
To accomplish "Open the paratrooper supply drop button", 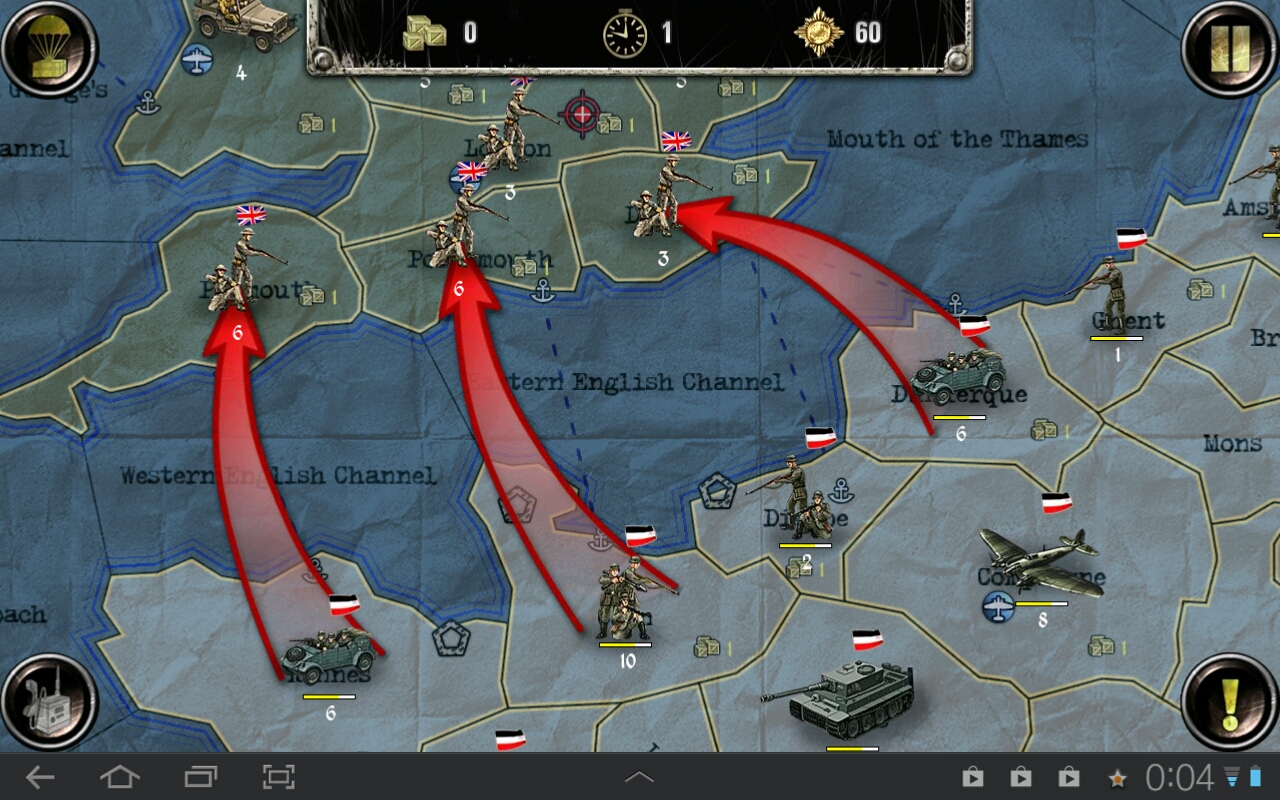I will 49,47.
